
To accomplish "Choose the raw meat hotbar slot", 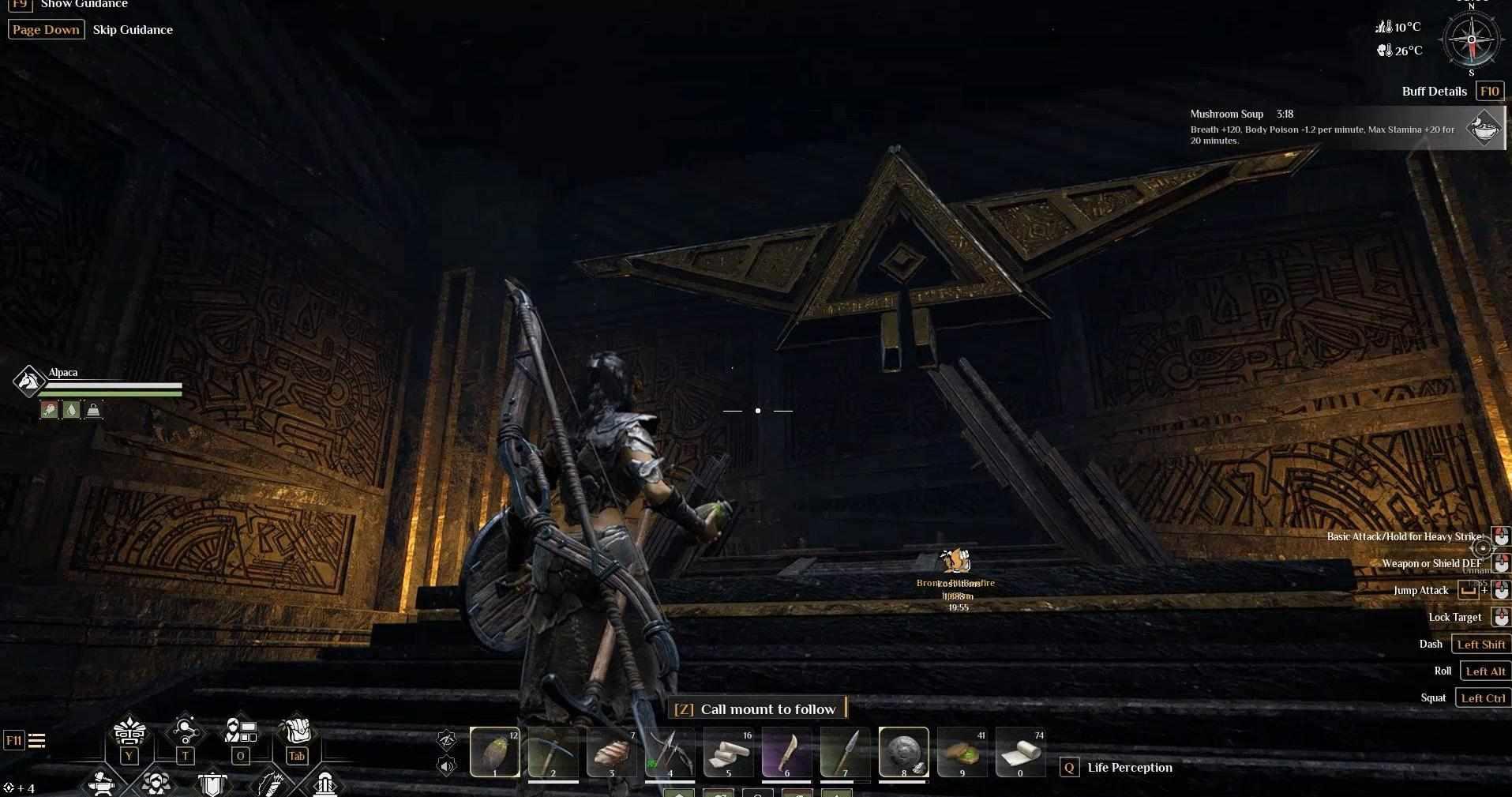I will click(611, 752).
